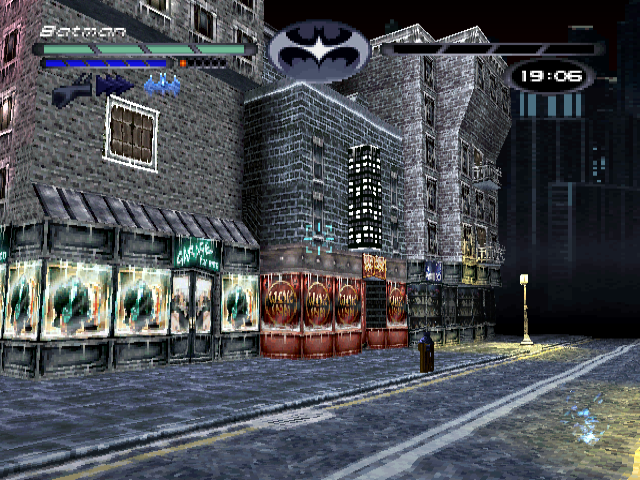Activate the light blue batarang icon
The image size is (640, 480).
[161, 86]
